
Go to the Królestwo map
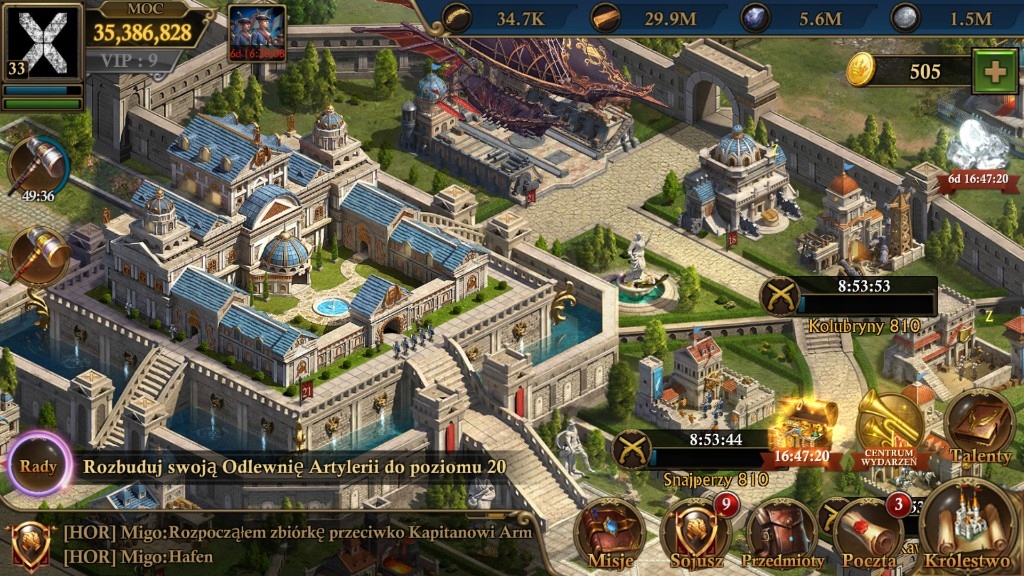968,525
